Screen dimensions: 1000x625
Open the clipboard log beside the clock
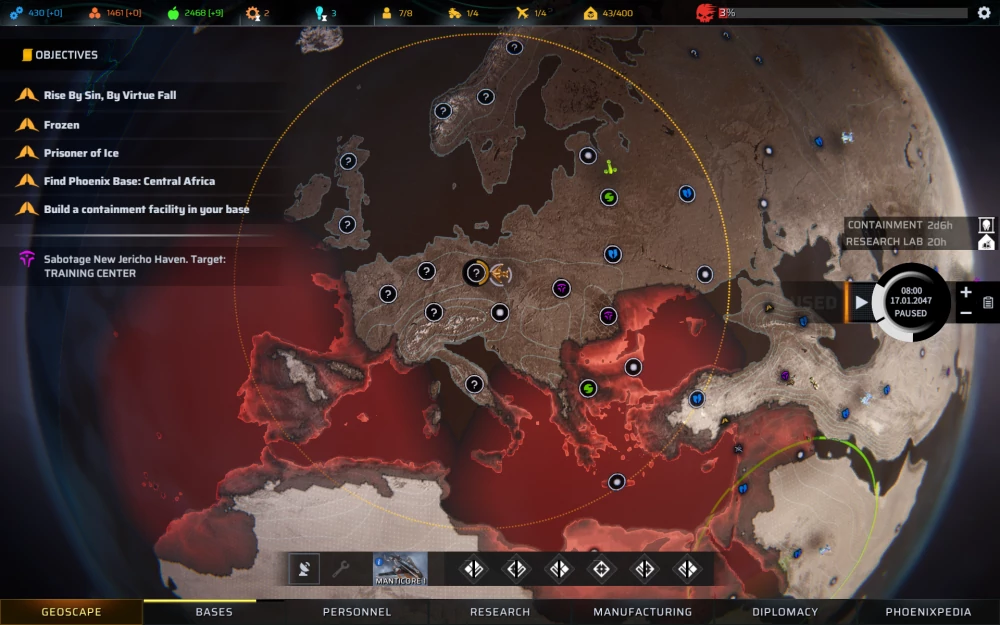pos(988,302)
